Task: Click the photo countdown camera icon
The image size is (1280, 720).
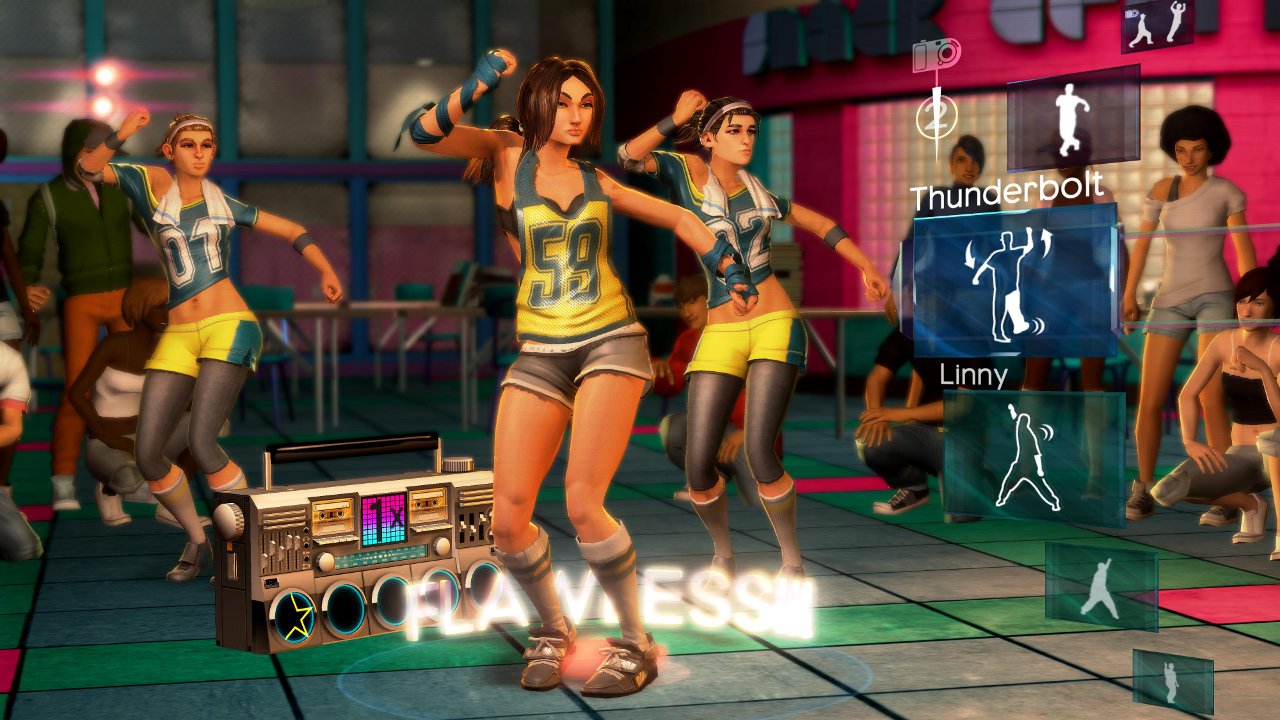Action: pyautogui.click(x=937, y=53)
